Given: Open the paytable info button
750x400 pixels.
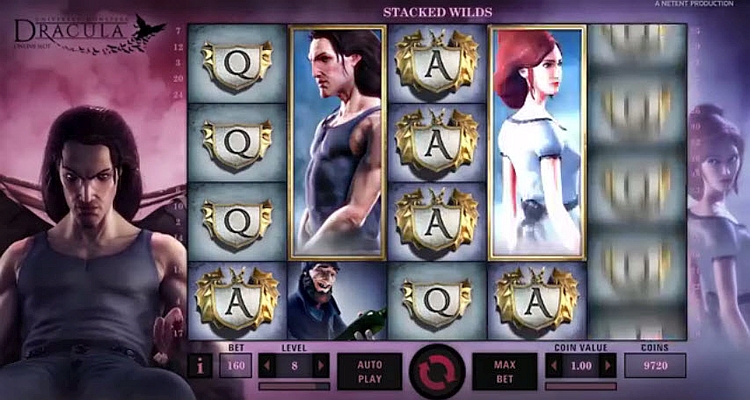Looking at the screenshot, I should [200, 366].
